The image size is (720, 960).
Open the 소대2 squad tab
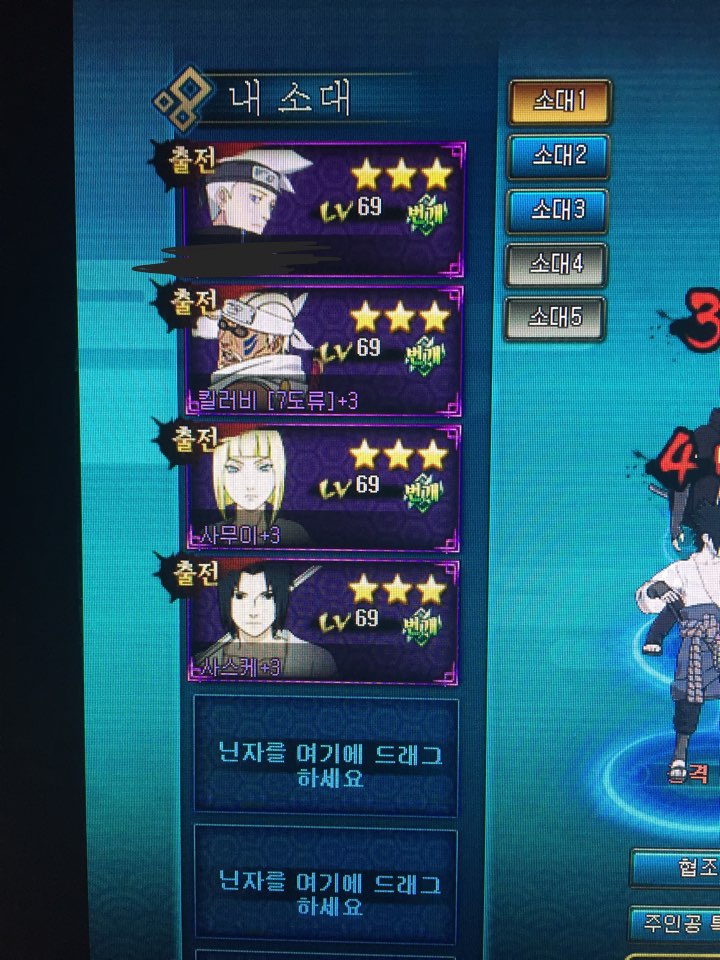coord(558,156)
